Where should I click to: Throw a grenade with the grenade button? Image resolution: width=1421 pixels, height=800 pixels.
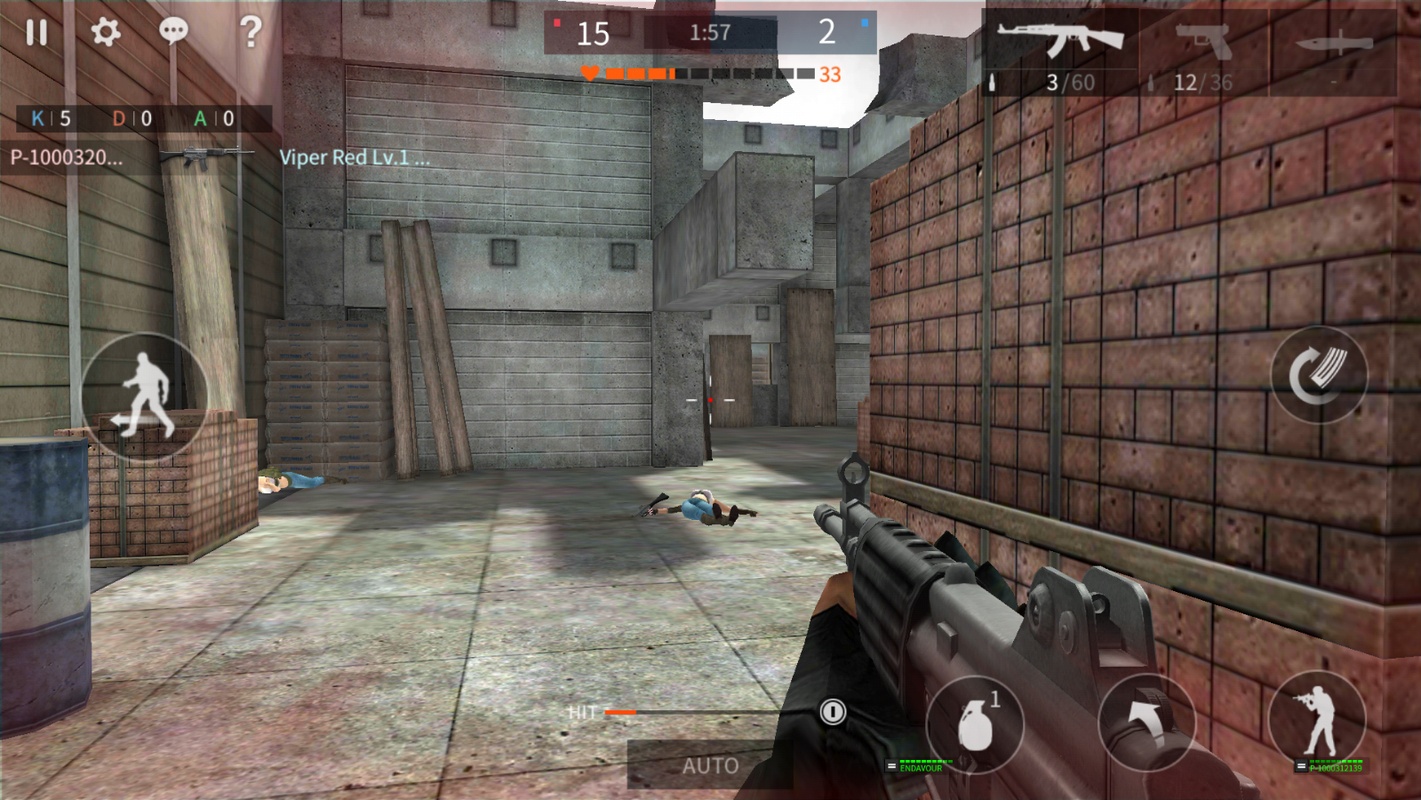974,724
